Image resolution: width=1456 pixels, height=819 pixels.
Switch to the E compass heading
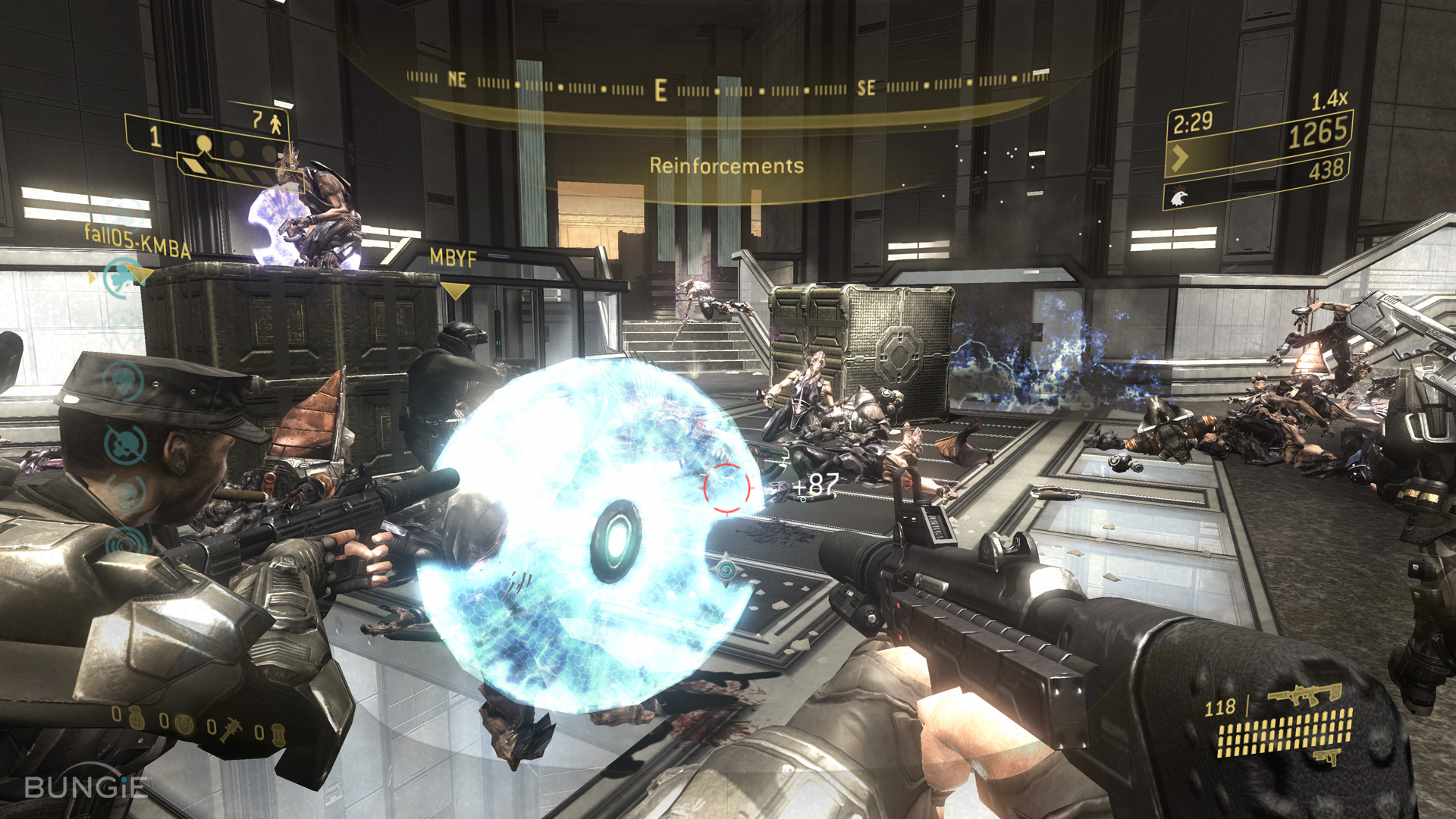pos(659,88)
